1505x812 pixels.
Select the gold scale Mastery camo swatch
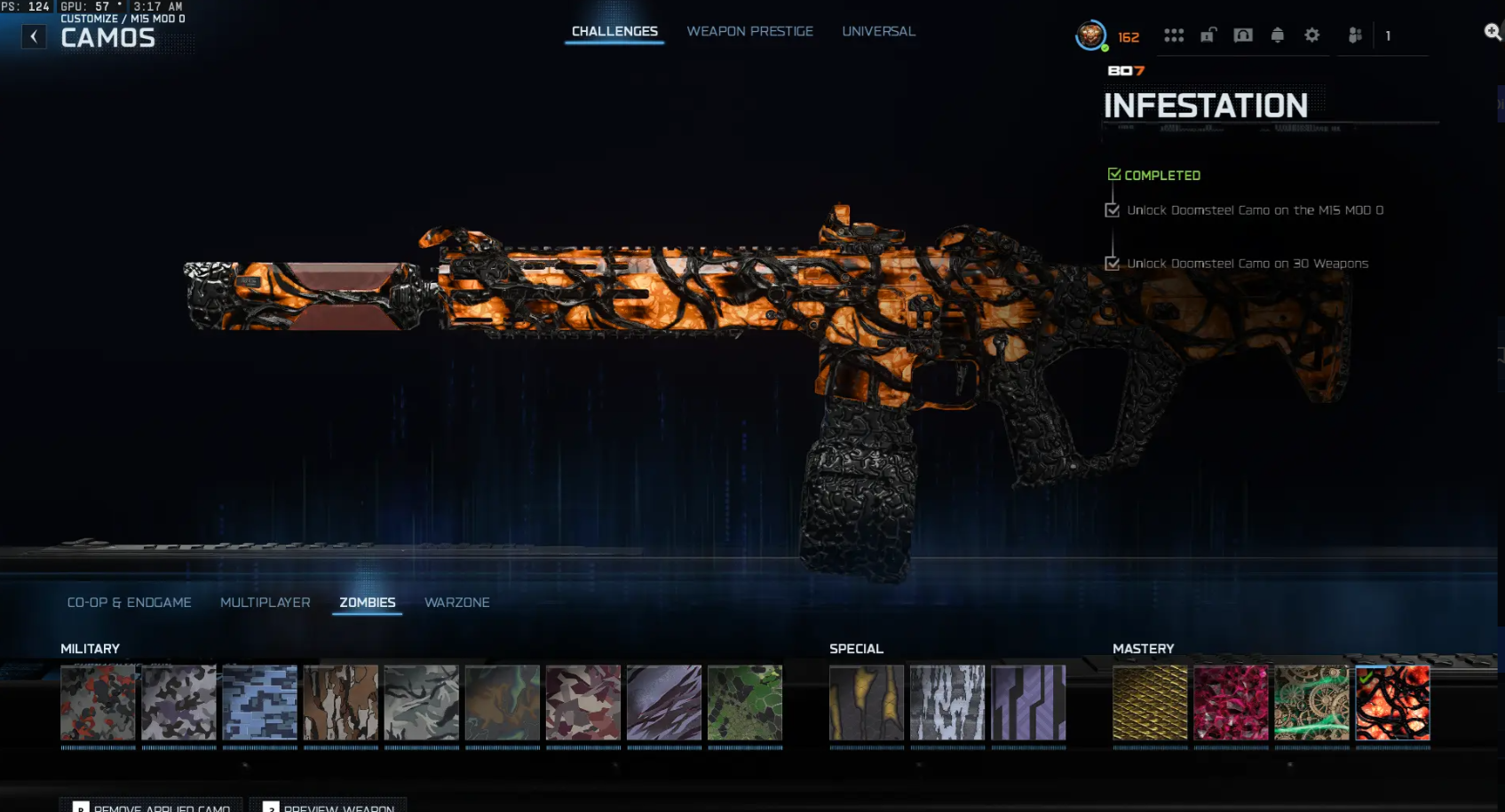[1150, 704]
